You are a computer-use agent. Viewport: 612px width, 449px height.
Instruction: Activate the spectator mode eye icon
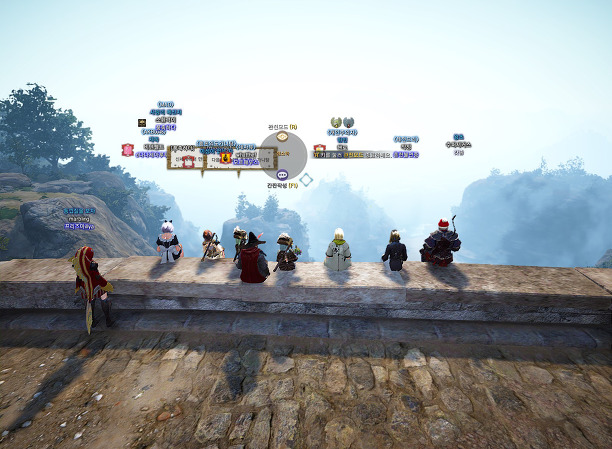(x=282, y=137)
